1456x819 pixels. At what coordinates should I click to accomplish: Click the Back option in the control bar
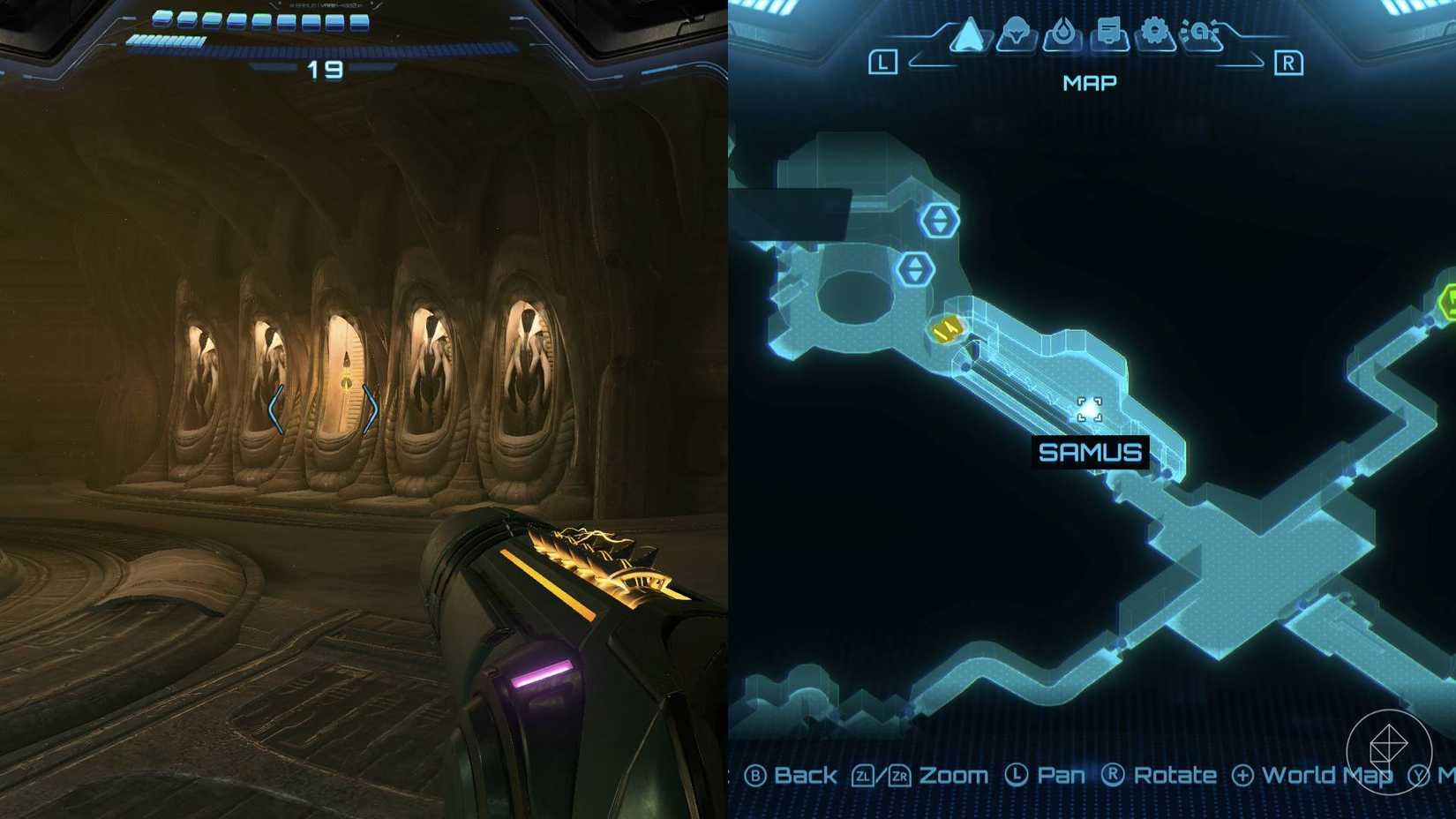coord(805,774)
